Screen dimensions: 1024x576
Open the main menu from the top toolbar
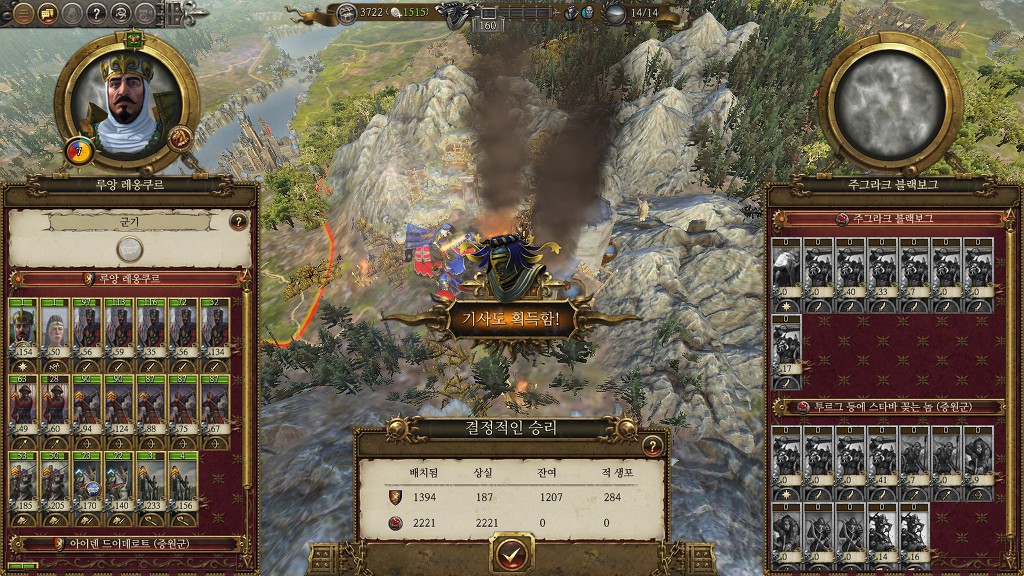(x=22, y=13)
